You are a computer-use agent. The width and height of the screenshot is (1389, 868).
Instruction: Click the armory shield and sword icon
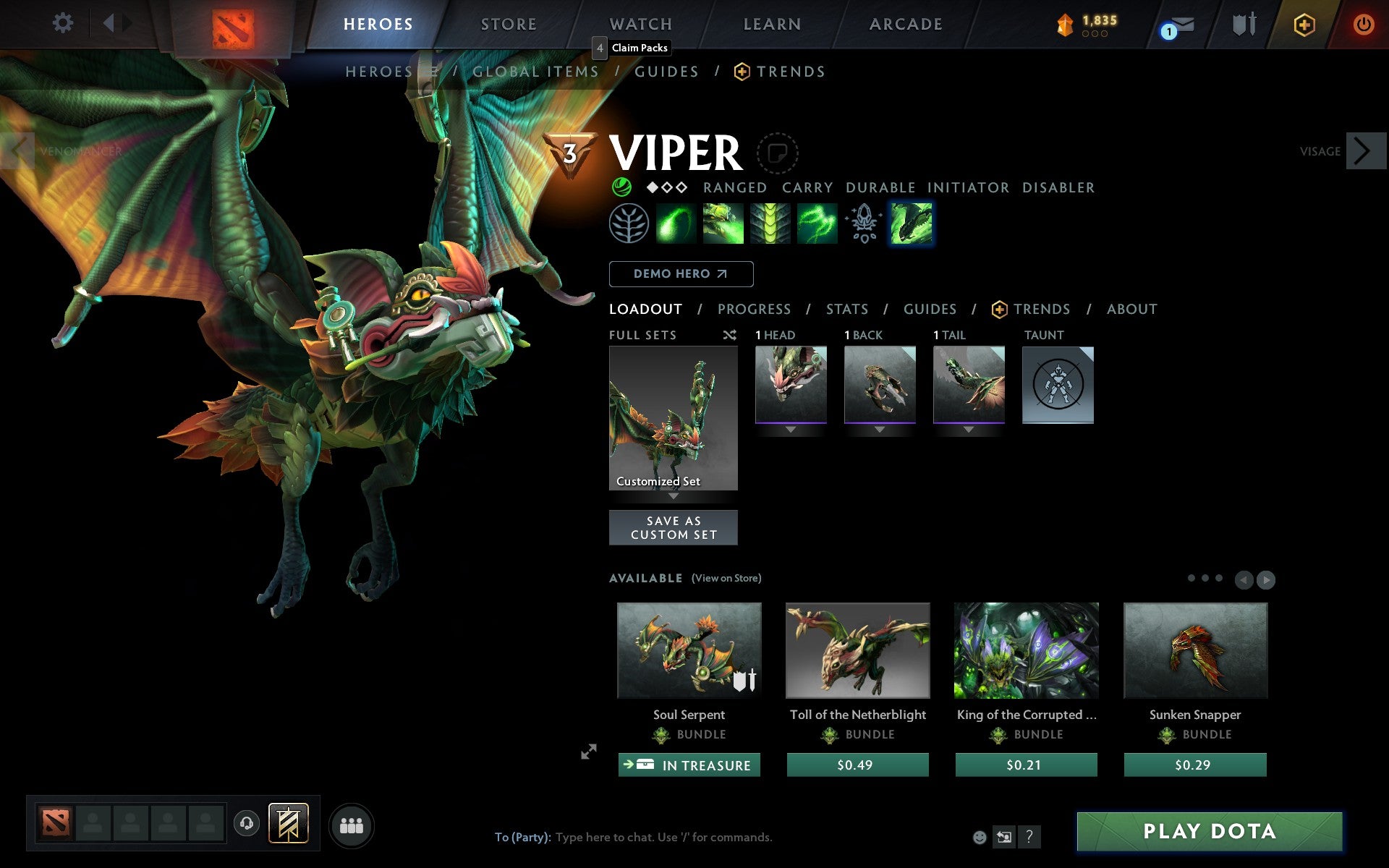click(x=1242, y=24)
